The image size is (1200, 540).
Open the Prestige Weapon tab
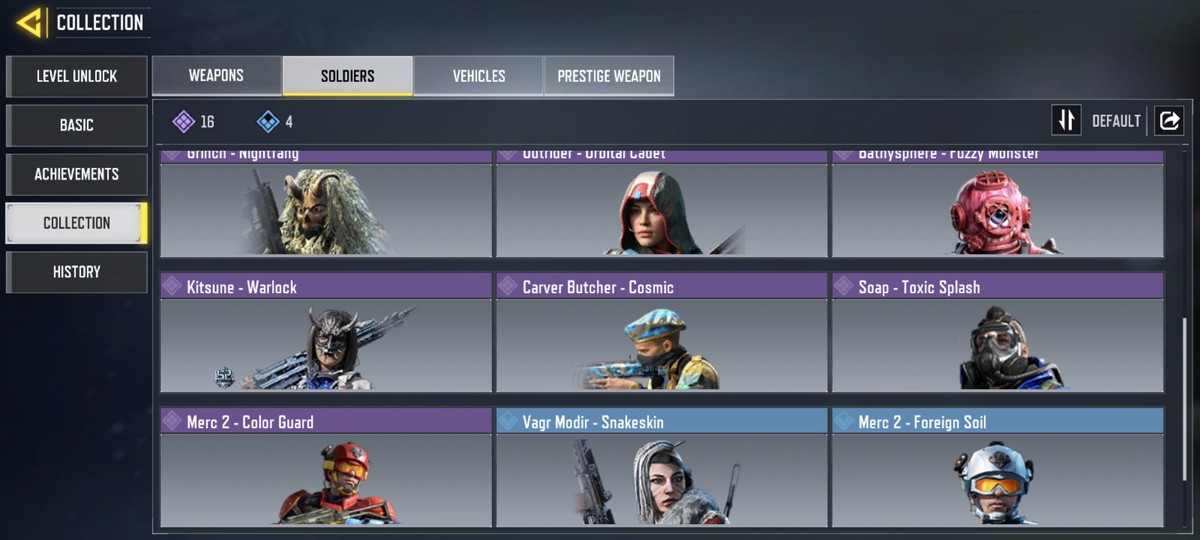[x=609, y=76]
